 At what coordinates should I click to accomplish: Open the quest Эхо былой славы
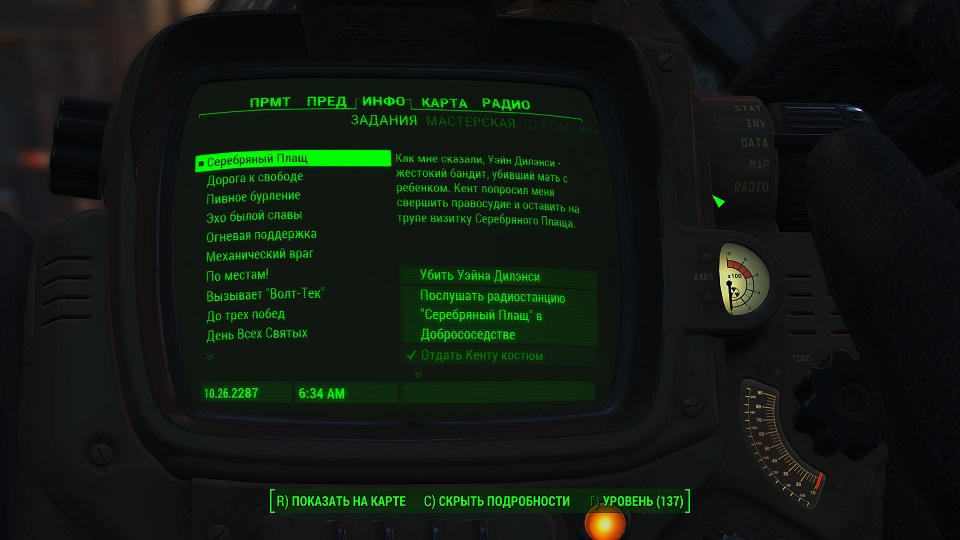(x=254, y=216)
